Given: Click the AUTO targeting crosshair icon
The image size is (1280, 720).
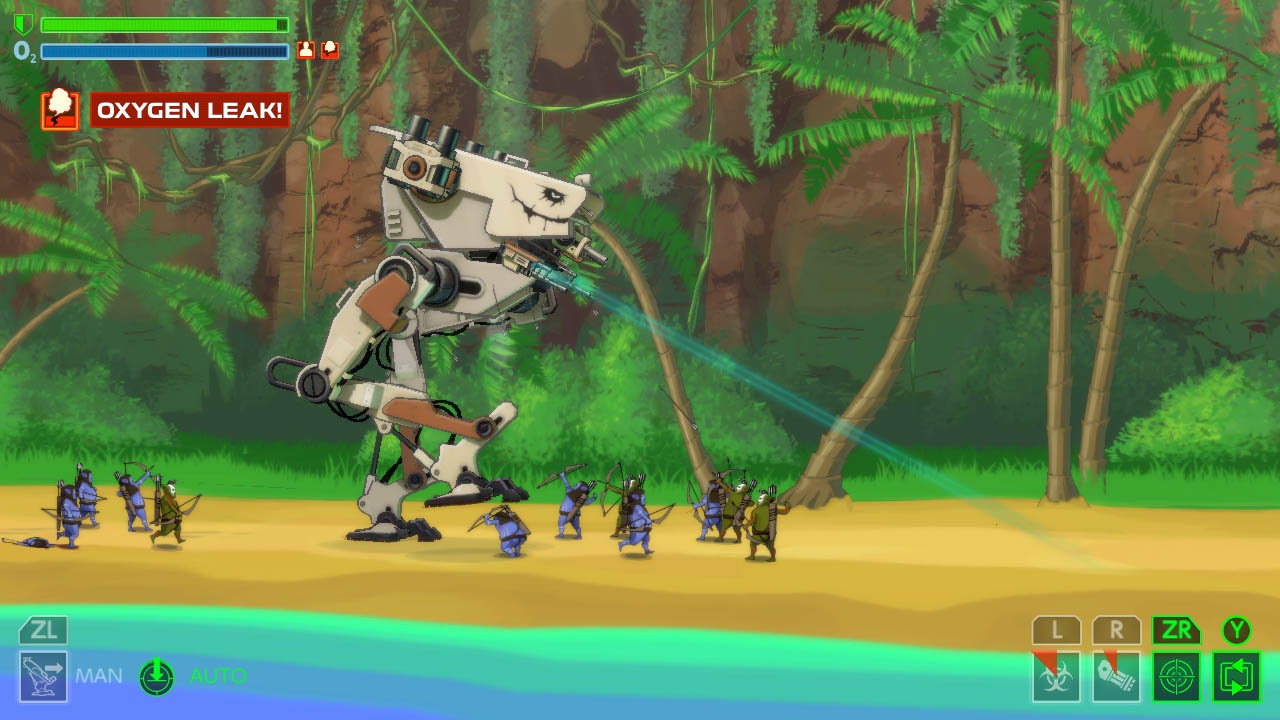Looking at the screenshot, I should [155, 675].
